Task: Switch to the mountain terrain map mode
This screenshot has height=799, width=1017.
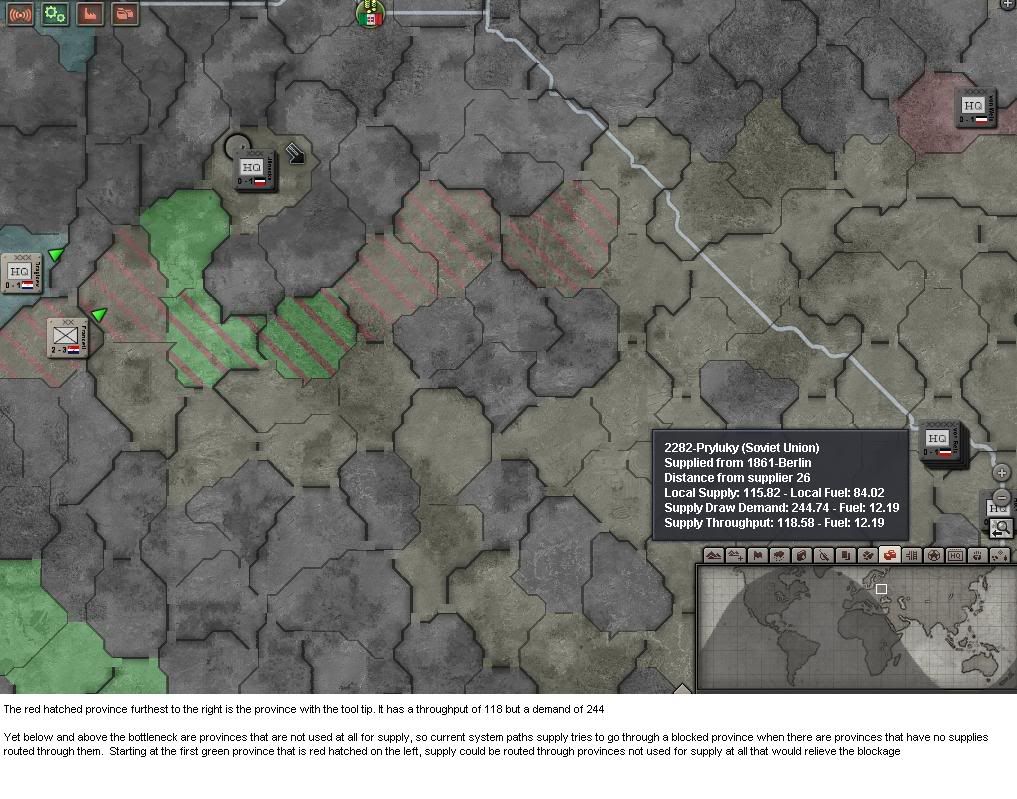Action: click(713, 556)
